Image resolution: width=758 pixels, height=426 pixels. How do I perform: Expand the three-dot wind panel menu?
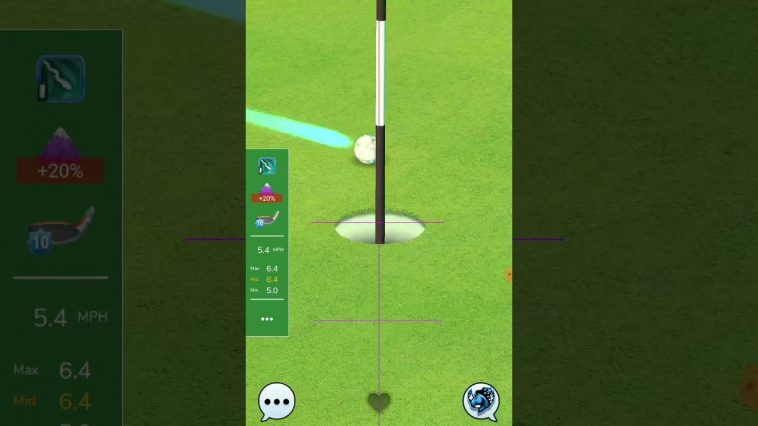267,319
